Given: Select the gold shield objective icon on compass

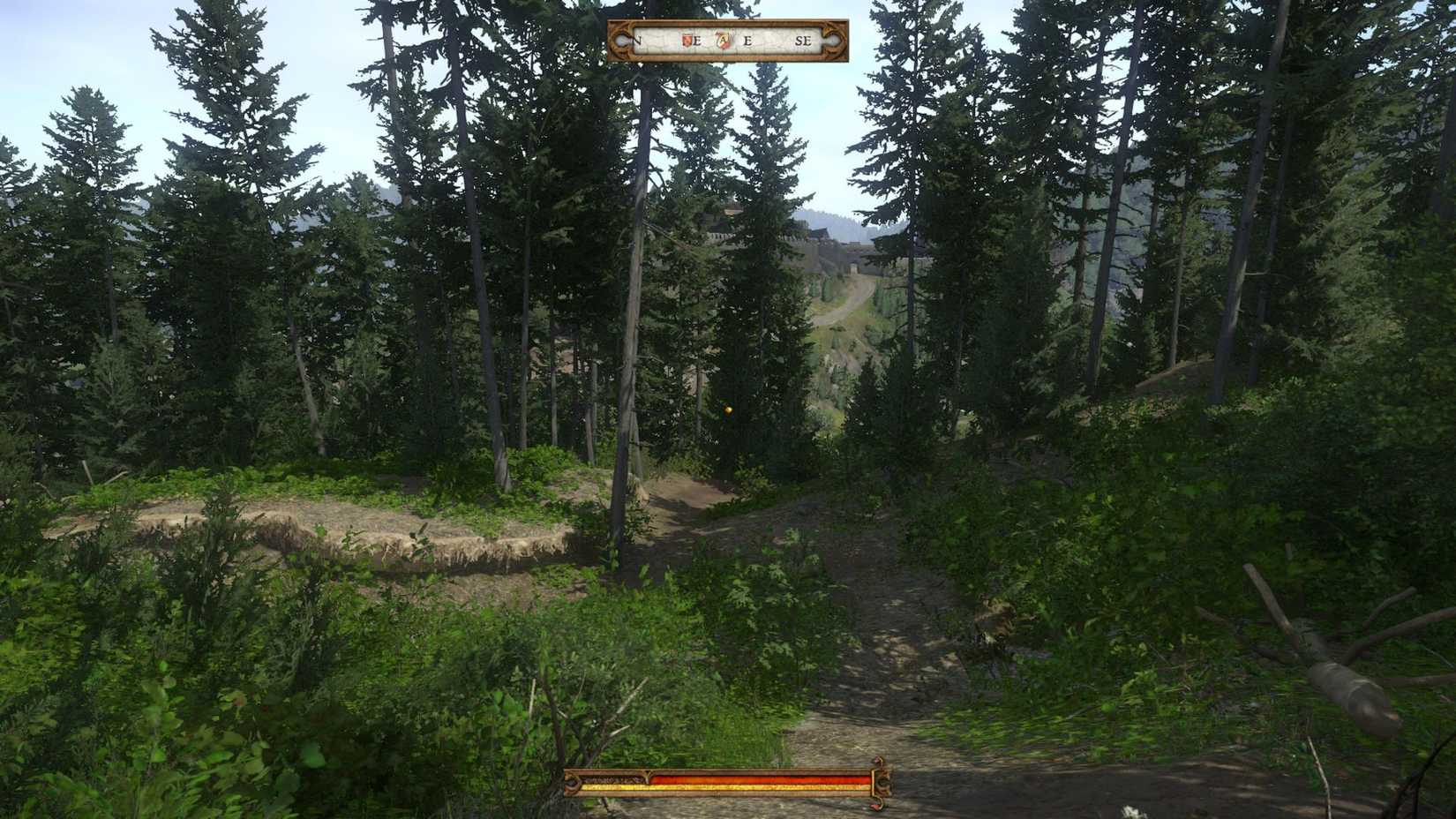Looking at the screenshot, I should 723,41.
